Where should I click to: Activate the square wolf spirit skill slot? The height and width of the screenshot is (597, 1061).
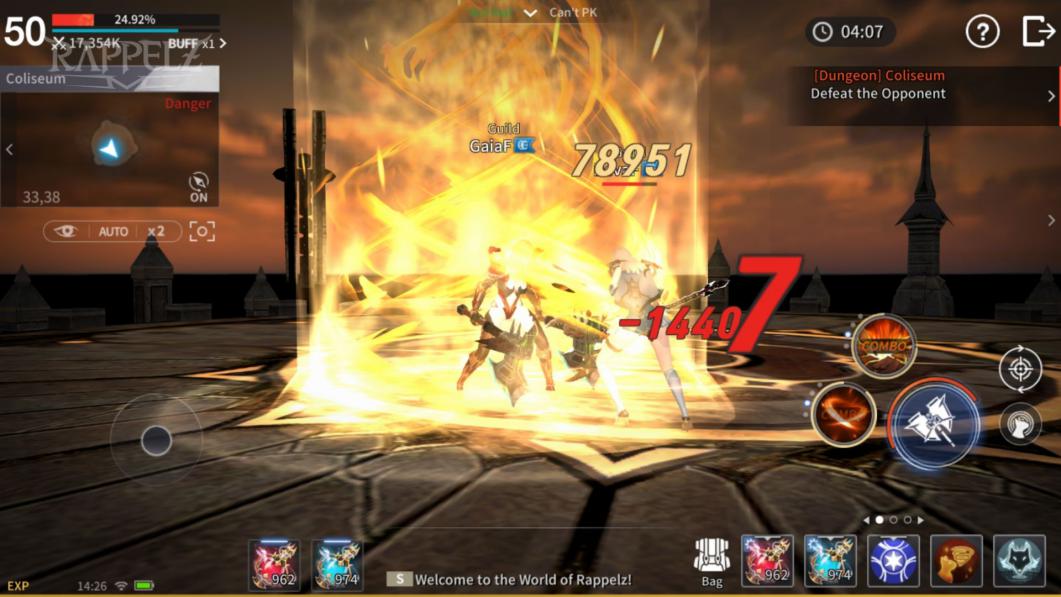point(1019,561)
